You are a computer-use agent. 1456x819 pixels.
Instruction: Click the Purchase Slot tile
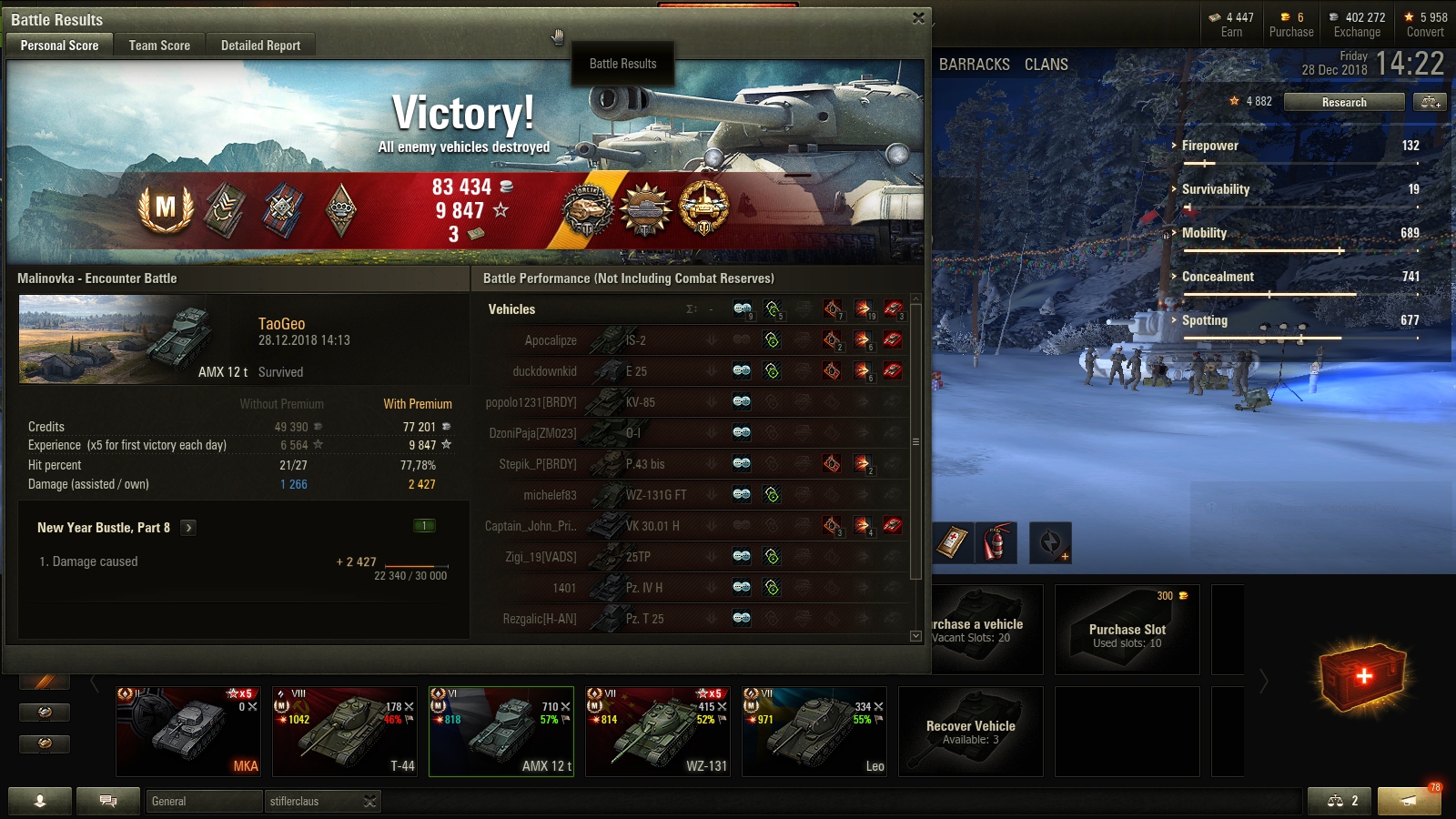click(x=1127, y=630)
